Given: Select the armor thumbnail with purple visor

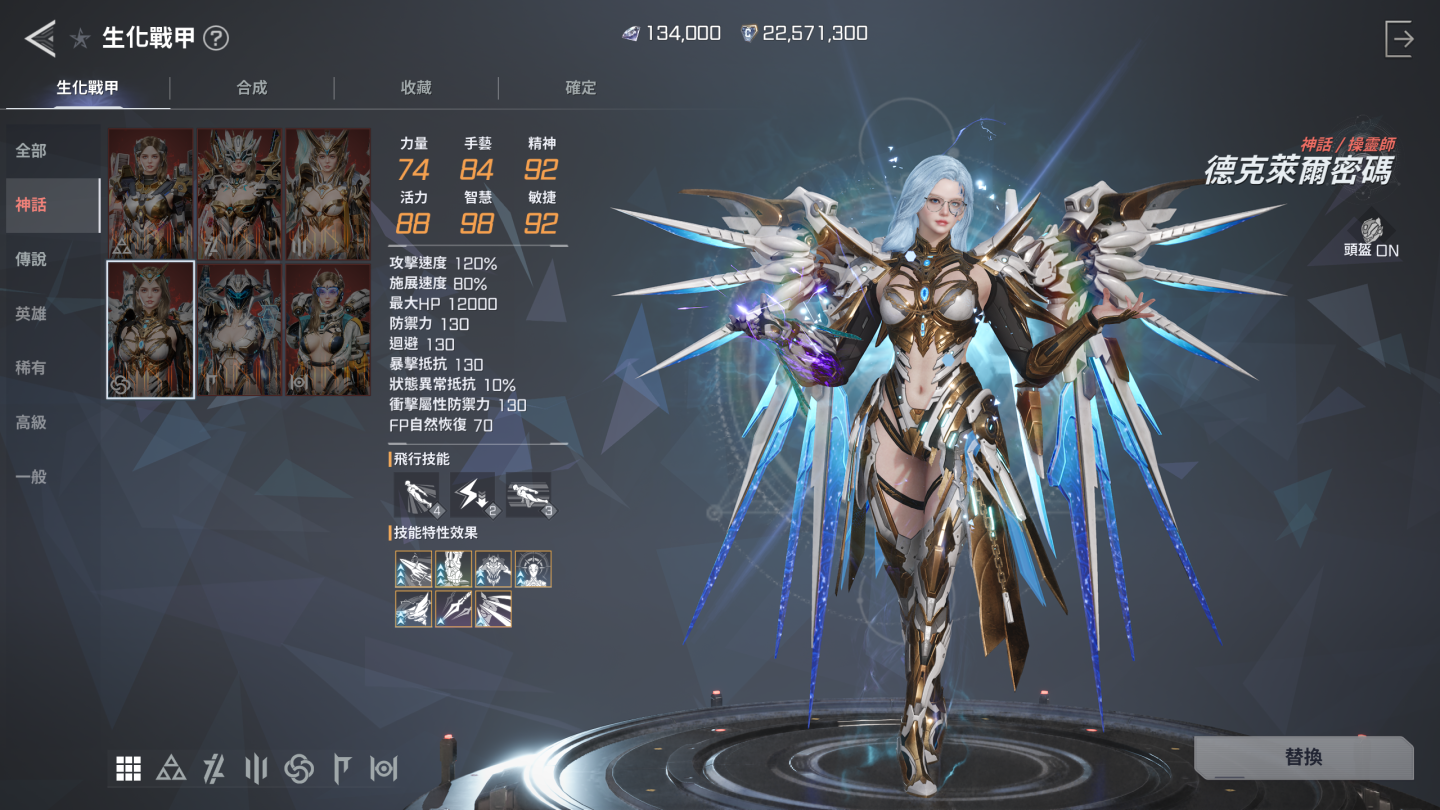Looking at the screenshot, I should pyautogui.click(x=328, y=329).
